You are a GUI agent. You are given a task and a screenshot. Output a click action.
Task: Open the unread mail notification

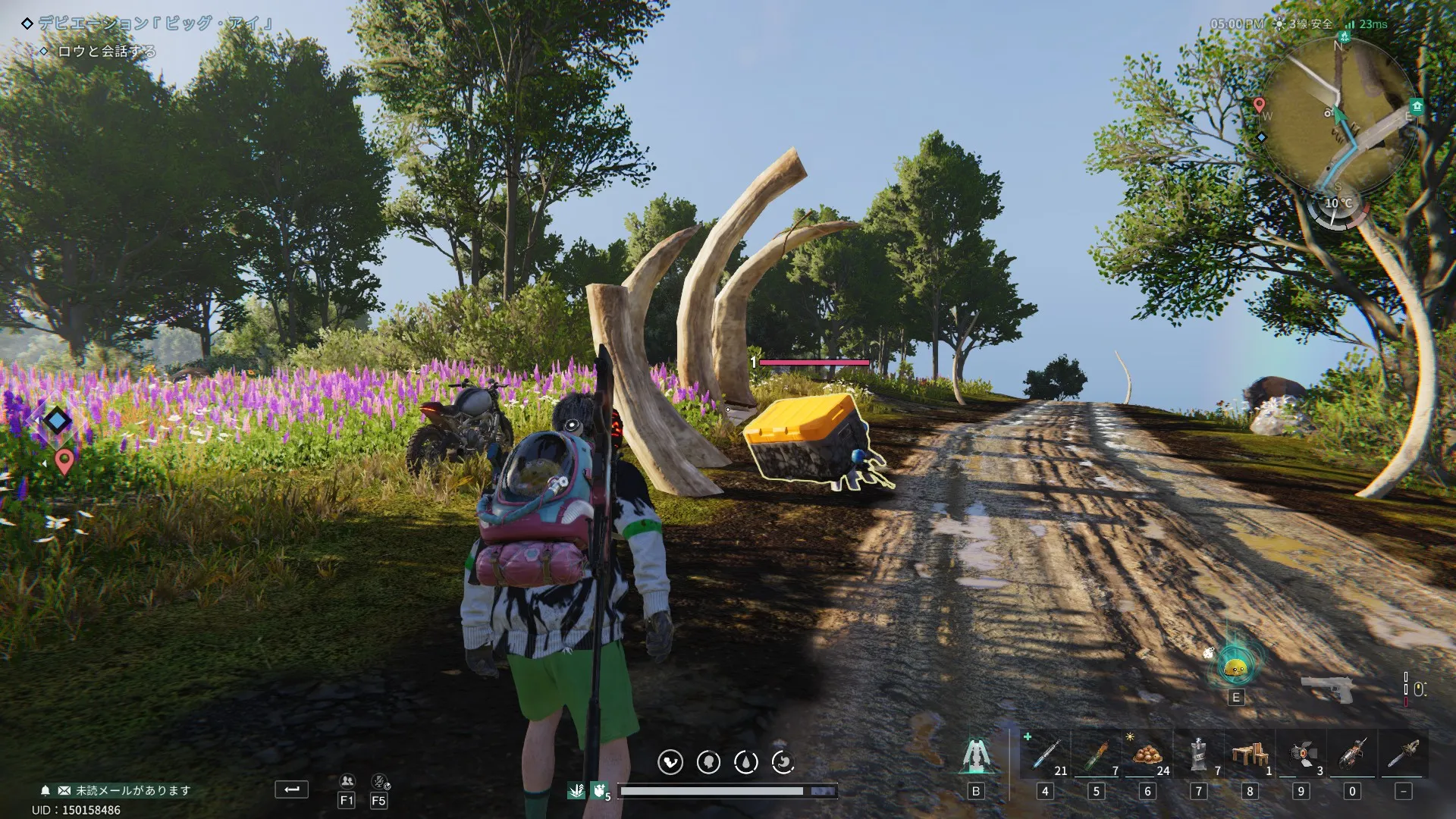[125, 790]
